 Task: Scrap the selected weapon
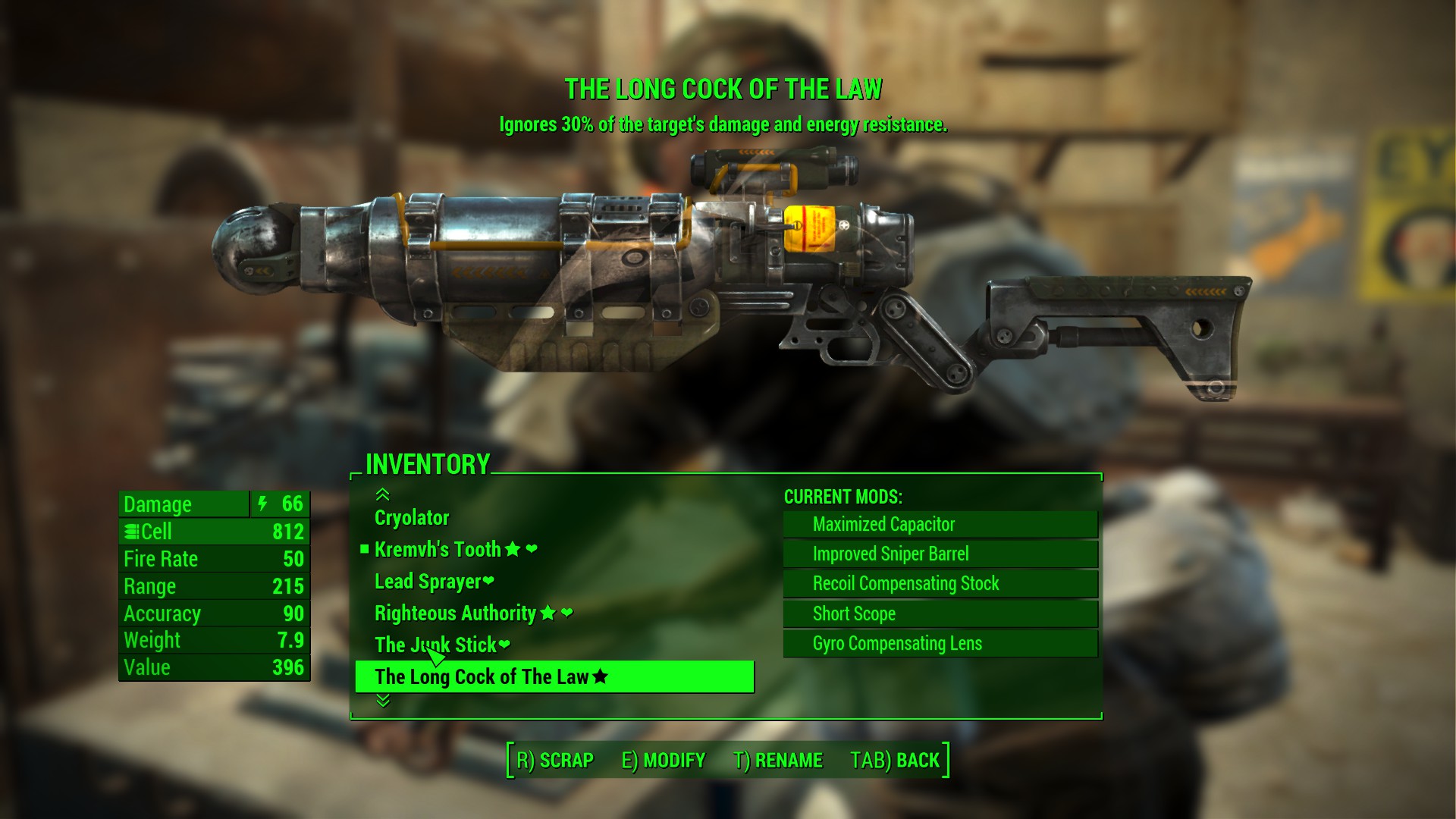[x=555, y=761]
